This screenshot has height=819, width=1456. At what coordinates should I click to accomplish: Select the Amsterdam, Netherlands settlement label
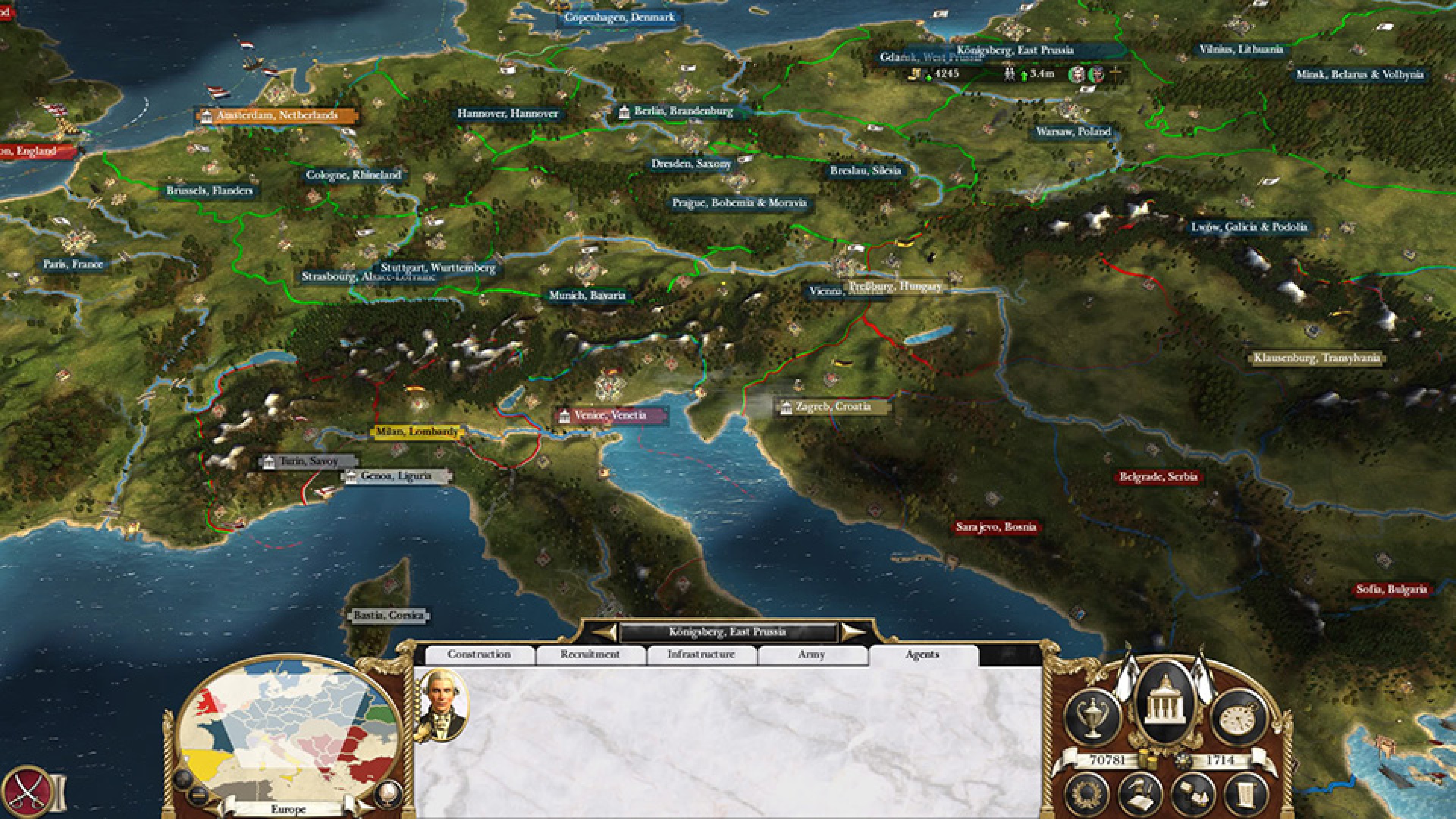pos(276,116)
